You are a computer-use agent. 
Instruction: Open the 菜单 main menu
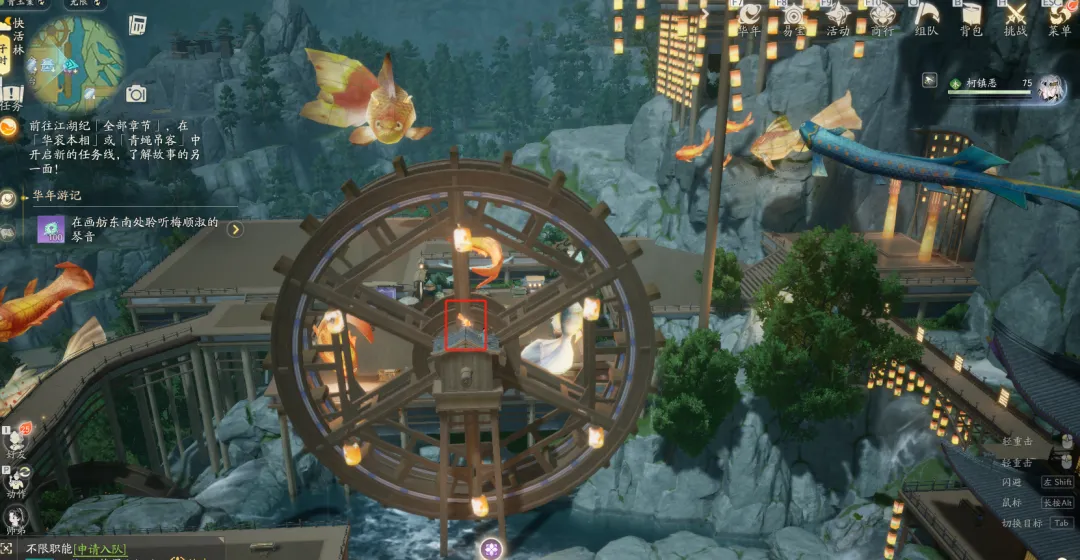(1059, 17)
